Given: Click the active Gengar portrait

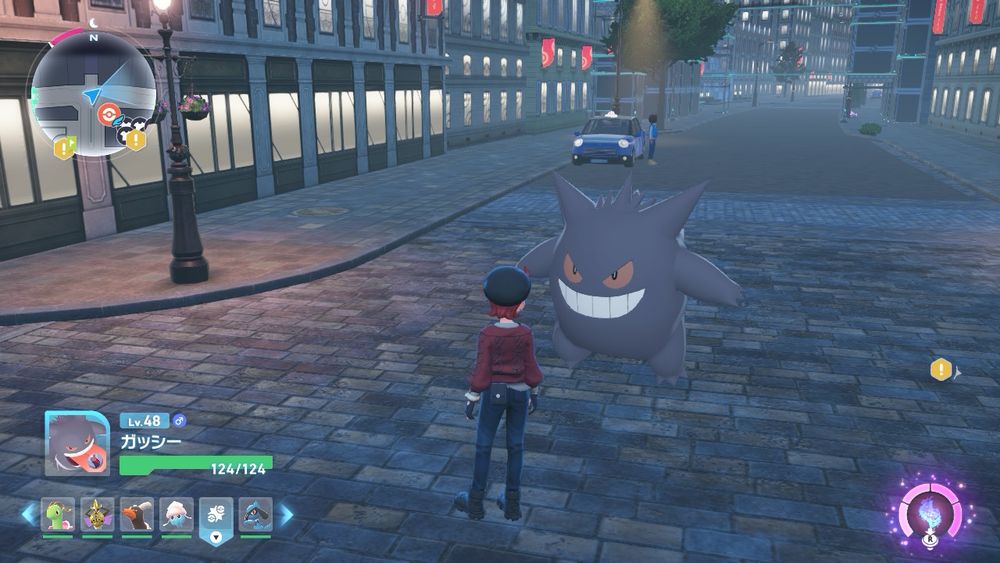Looking at the screenshot, I should coord(77,443).
